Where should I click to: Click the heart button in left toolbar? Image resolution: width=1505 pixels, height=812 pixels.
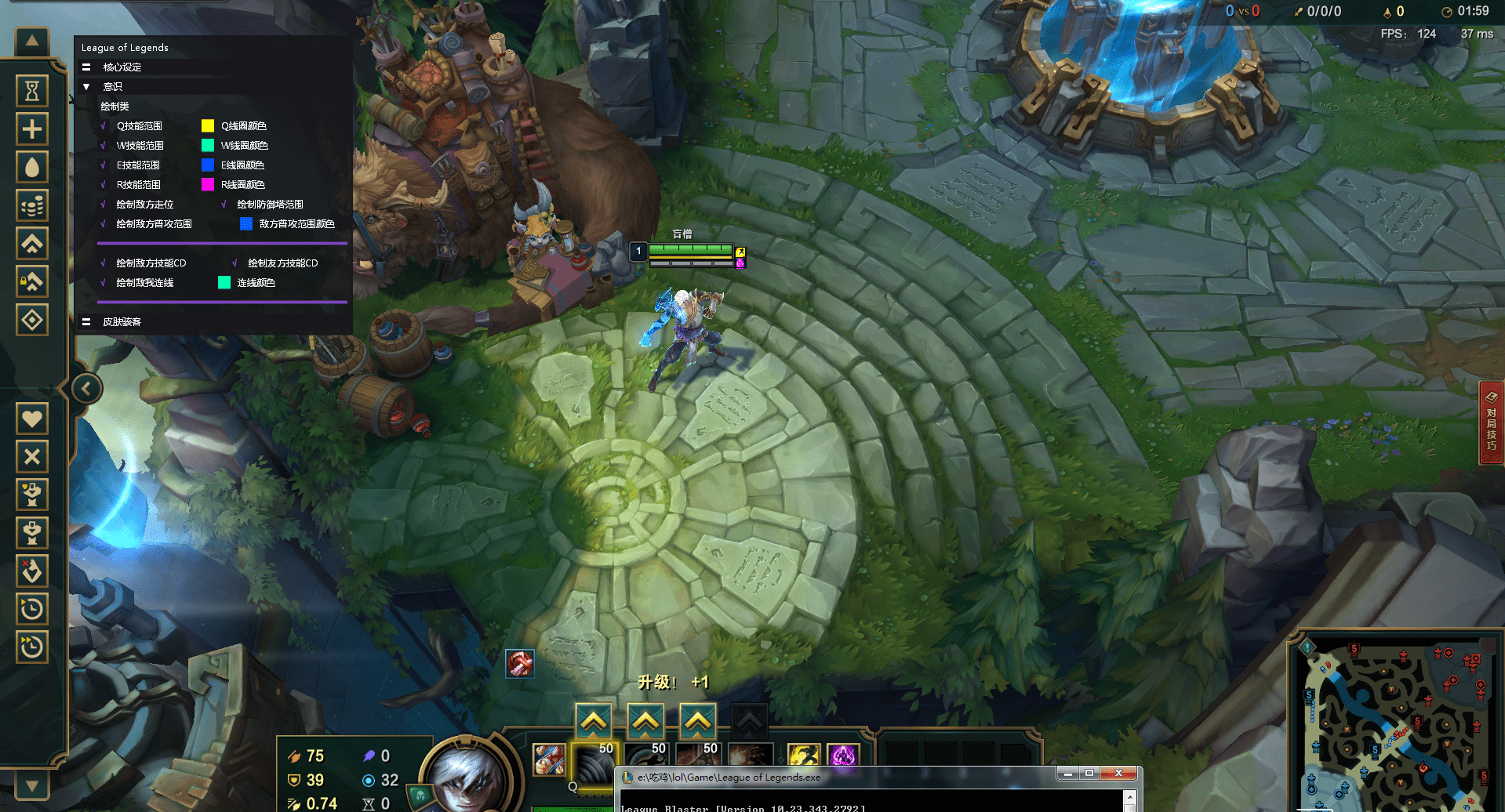click(x=32, y=419)
